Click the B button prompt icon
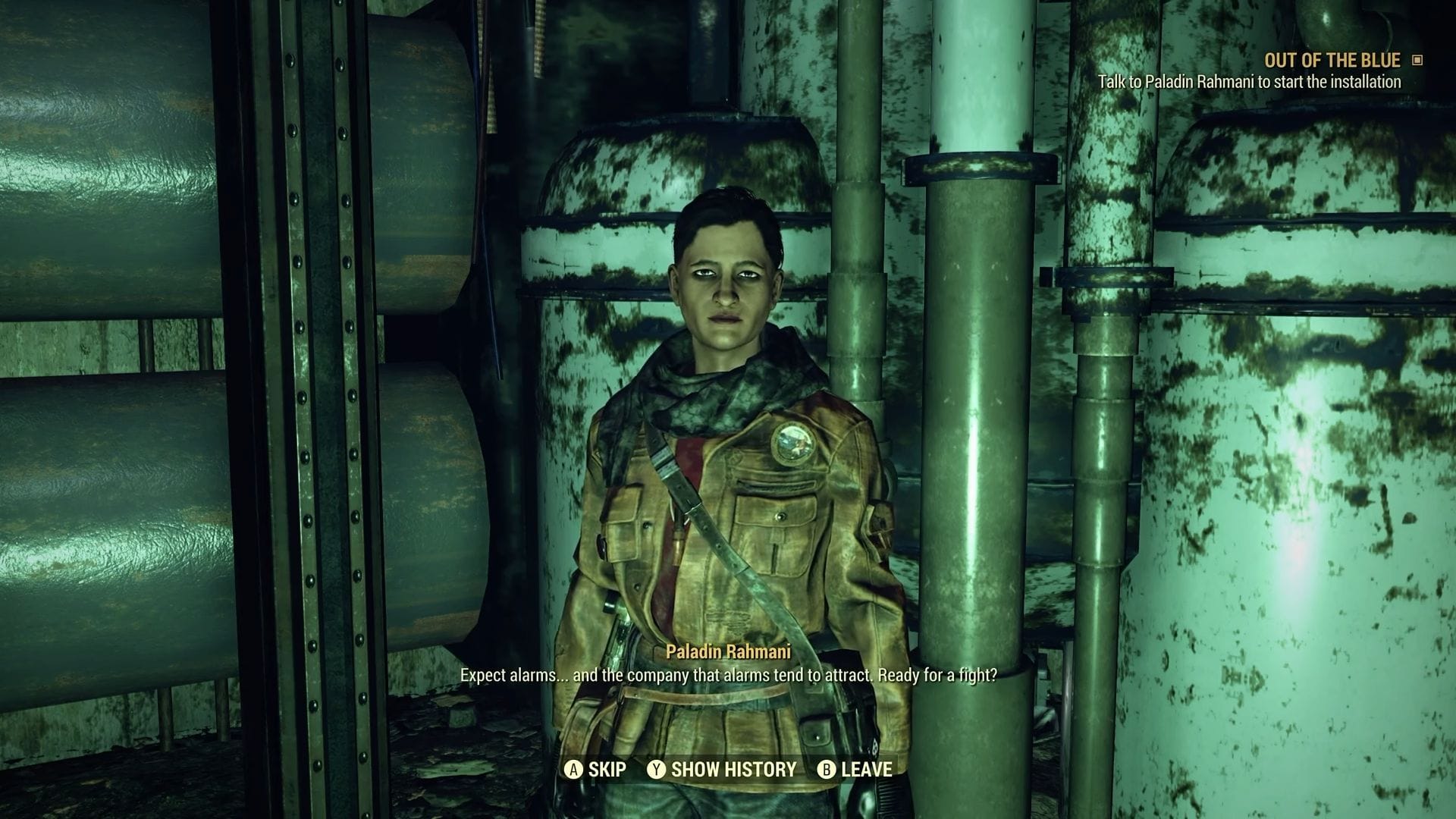Screen dimensions: 1456x819 coord(825,770)
